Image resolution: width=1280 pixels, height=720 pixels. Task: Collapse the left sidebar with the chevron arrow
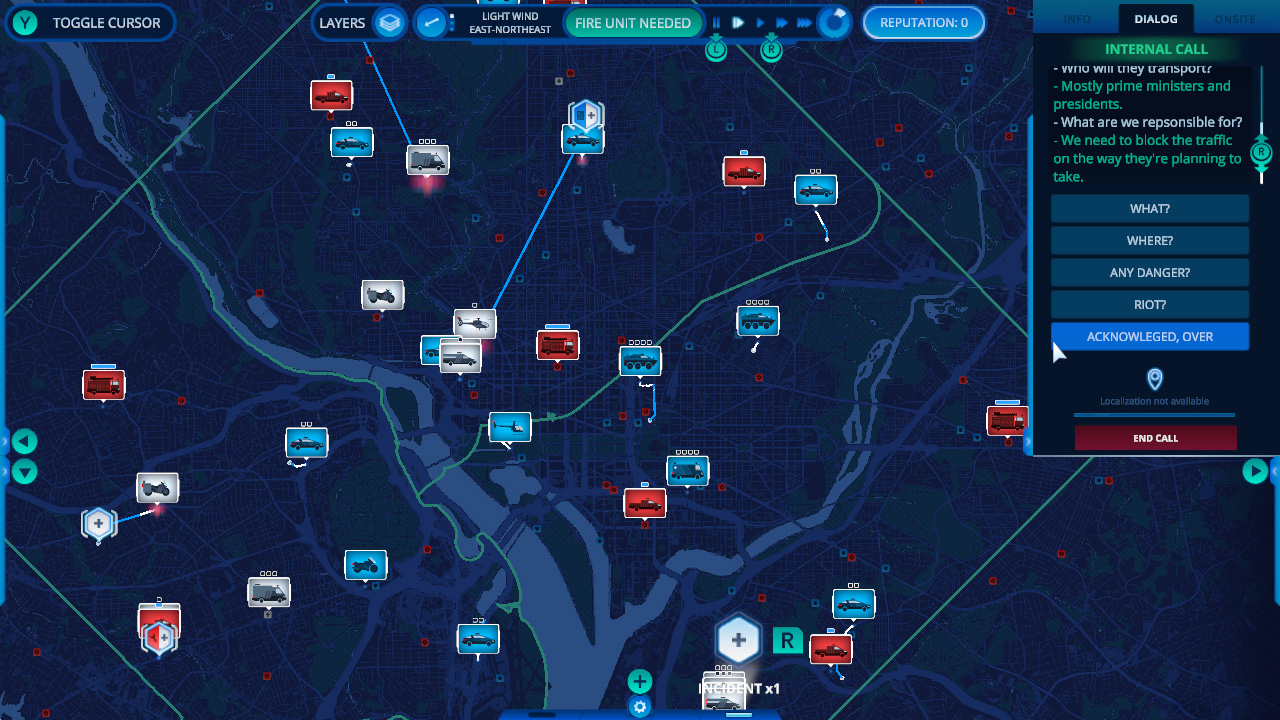tap(24, 441)
